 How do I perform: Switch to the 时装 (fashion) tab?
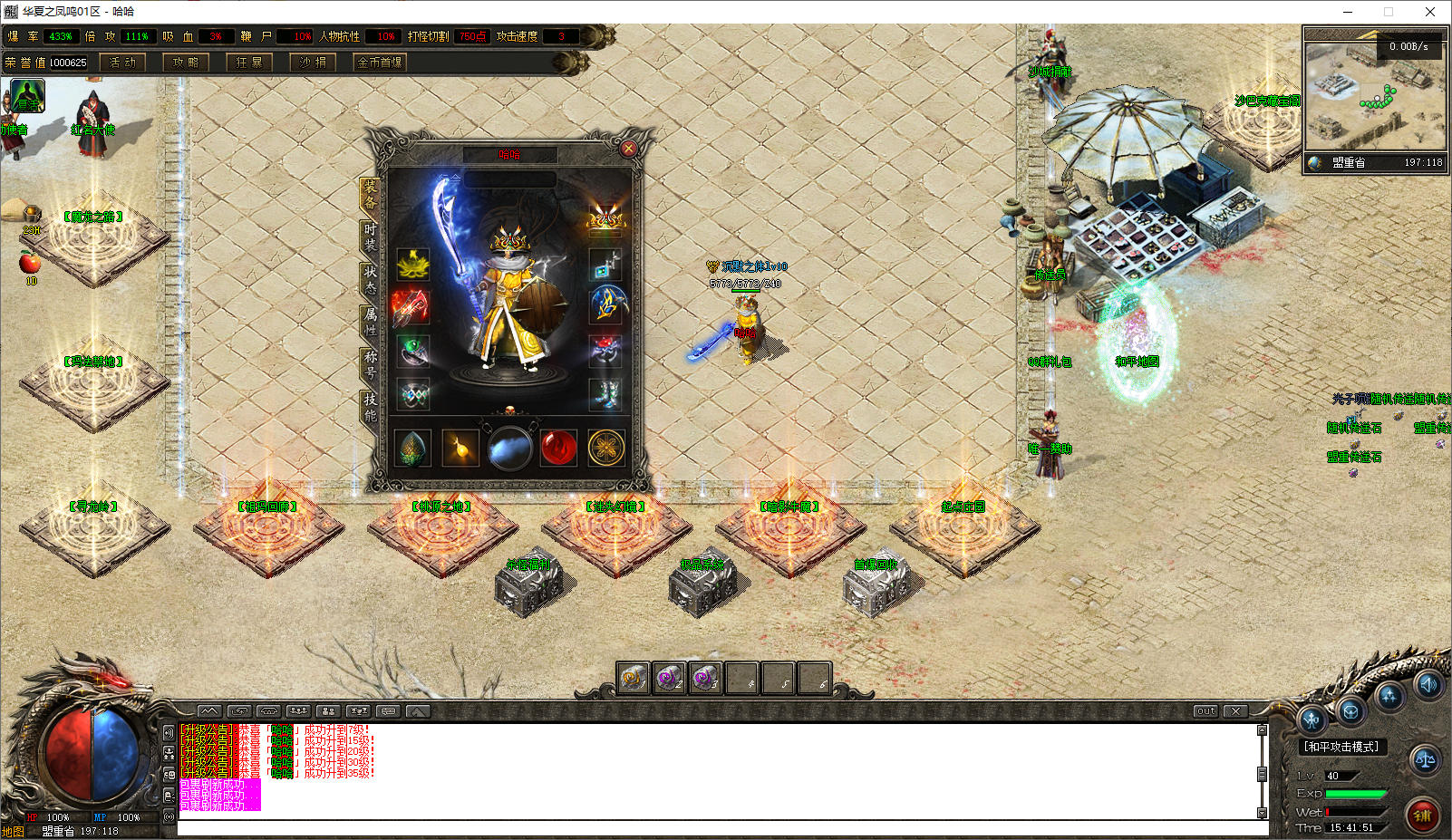coord(370,237)
